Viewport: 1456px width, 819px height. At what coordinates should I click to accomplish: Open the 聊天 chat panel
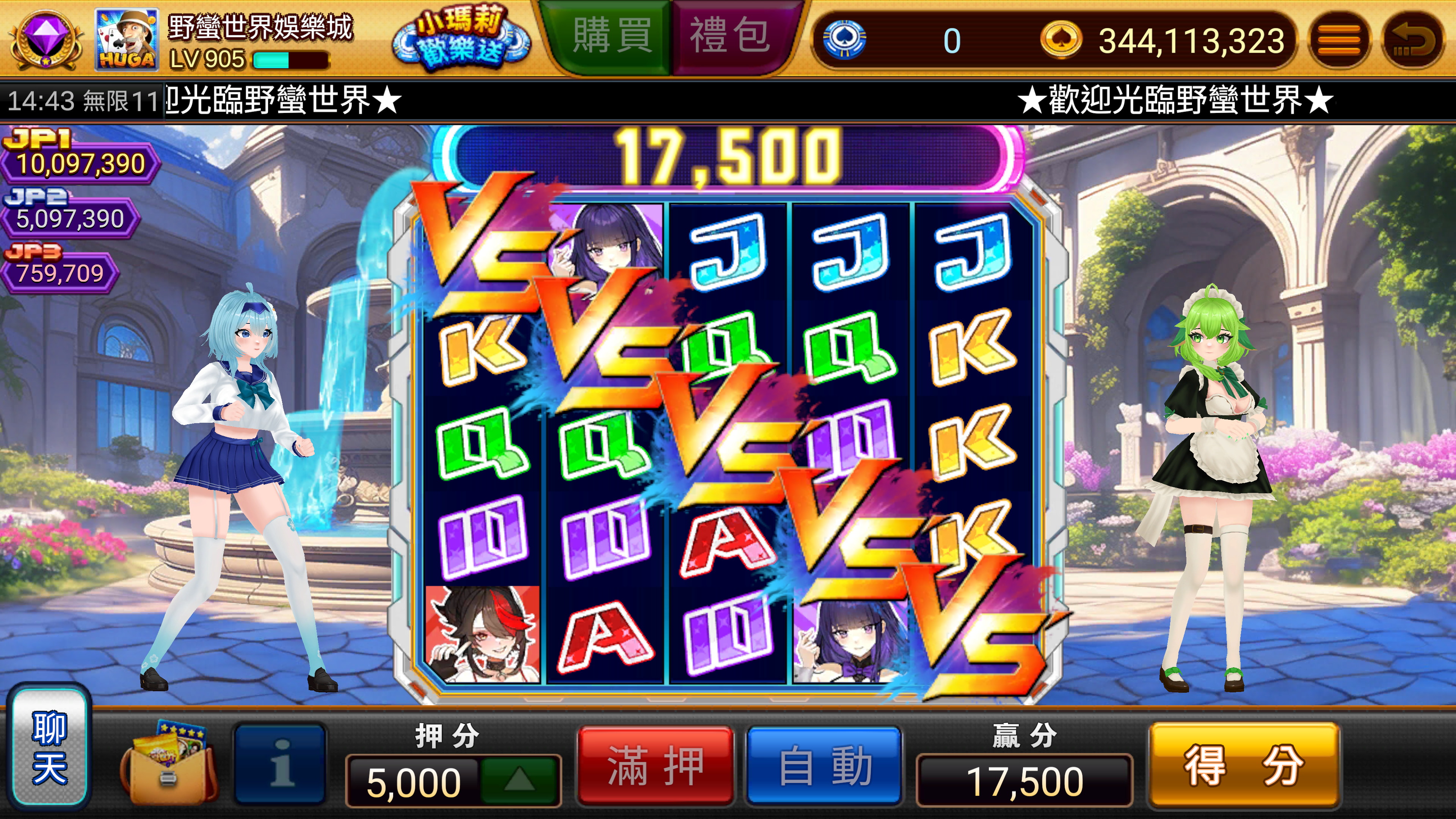click(50, 747)
